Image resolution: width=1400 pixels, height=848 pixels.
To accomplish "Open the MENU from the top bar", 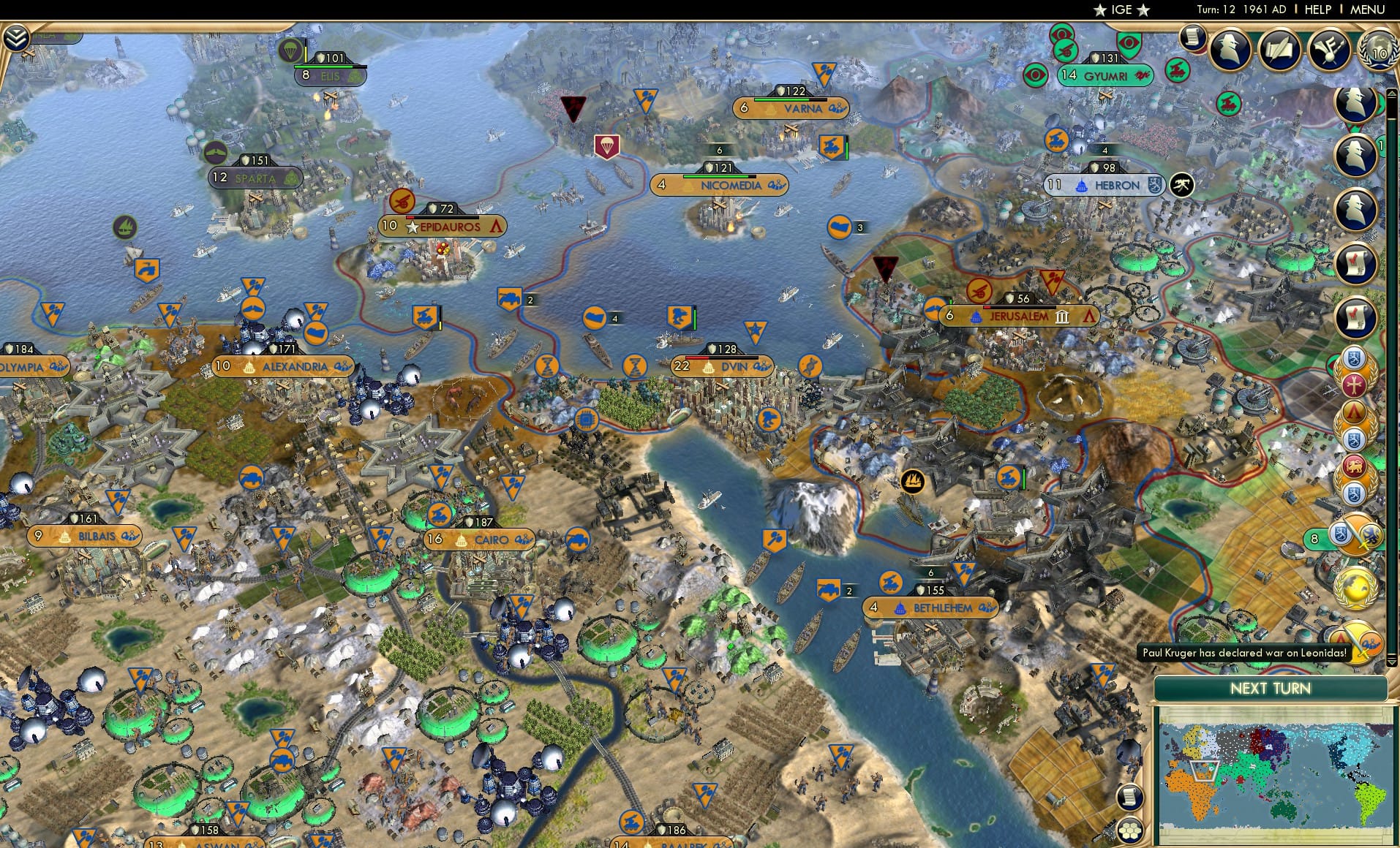I will 1367,10.
